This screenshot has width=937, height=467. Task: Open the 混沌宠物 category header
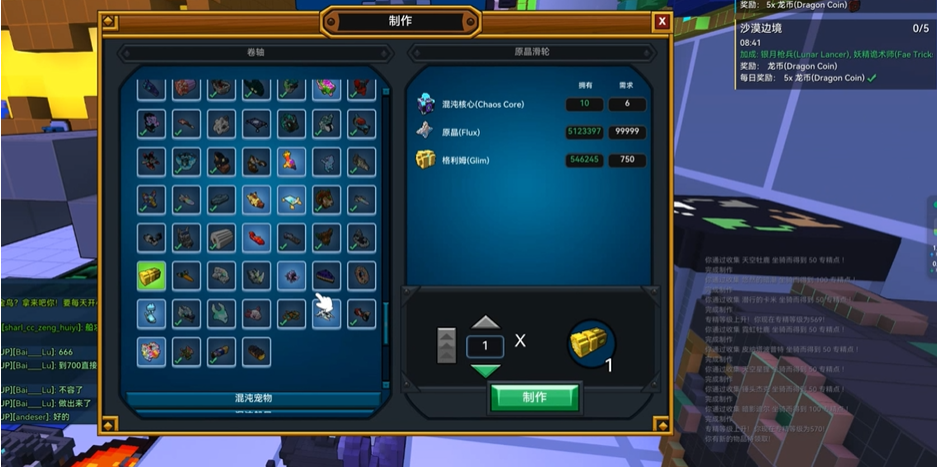253,399
